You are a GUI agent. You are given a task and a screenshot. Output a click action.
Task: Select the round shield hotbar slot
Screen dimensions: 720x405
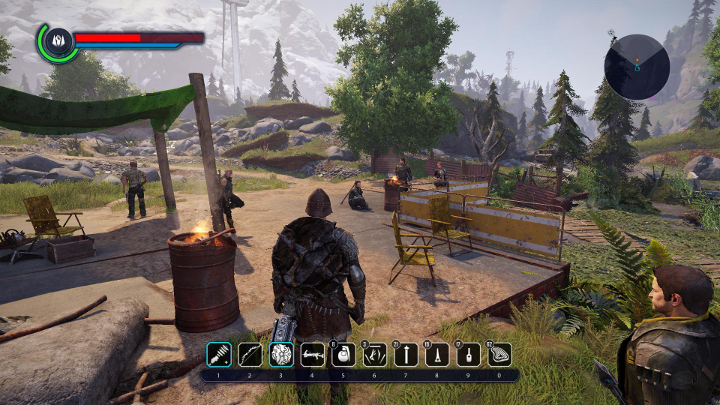(x=281, y=354)
